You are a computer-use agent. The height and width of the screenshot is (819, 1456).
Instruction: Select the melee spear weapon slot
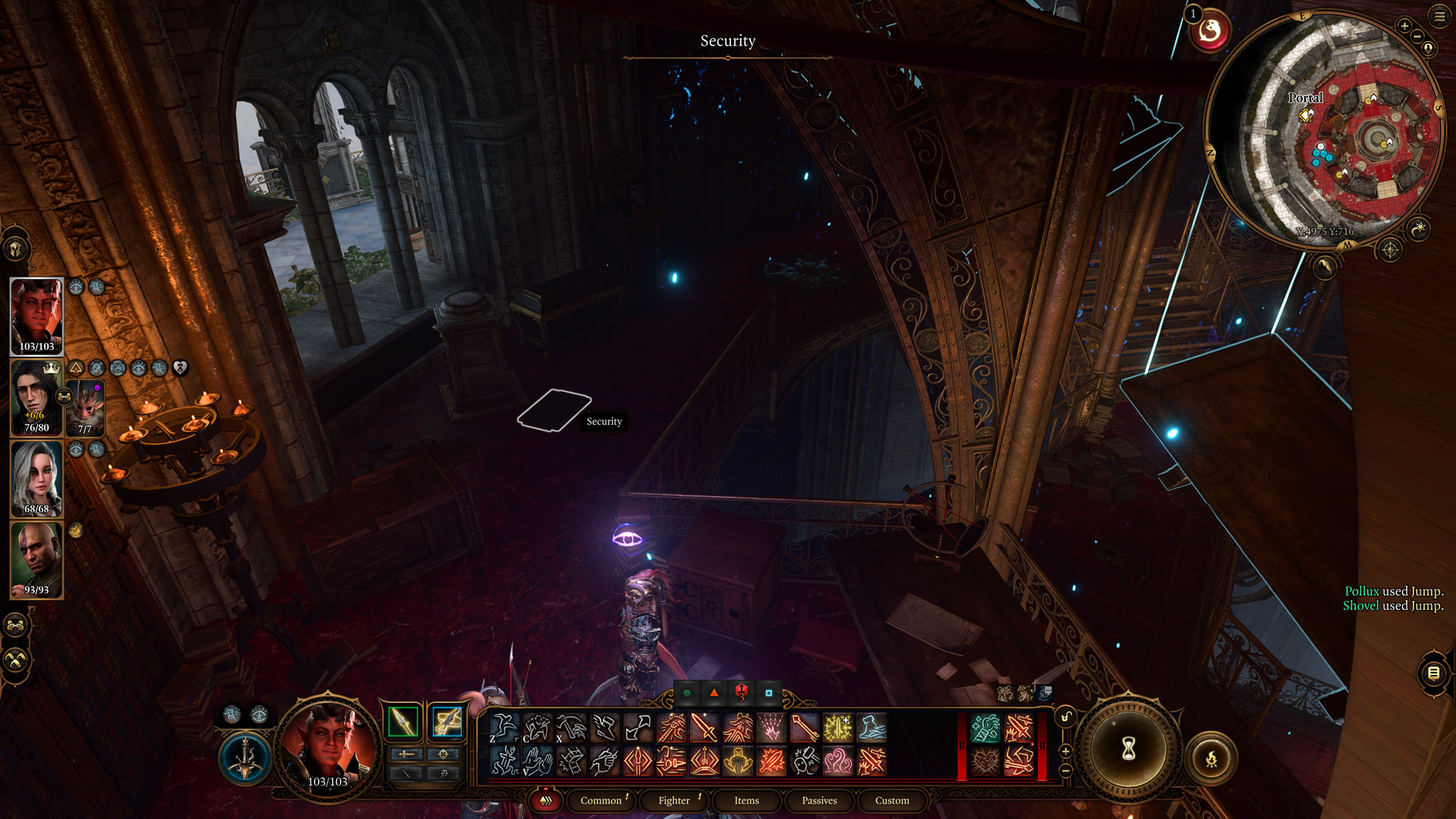tap(403, 722)
